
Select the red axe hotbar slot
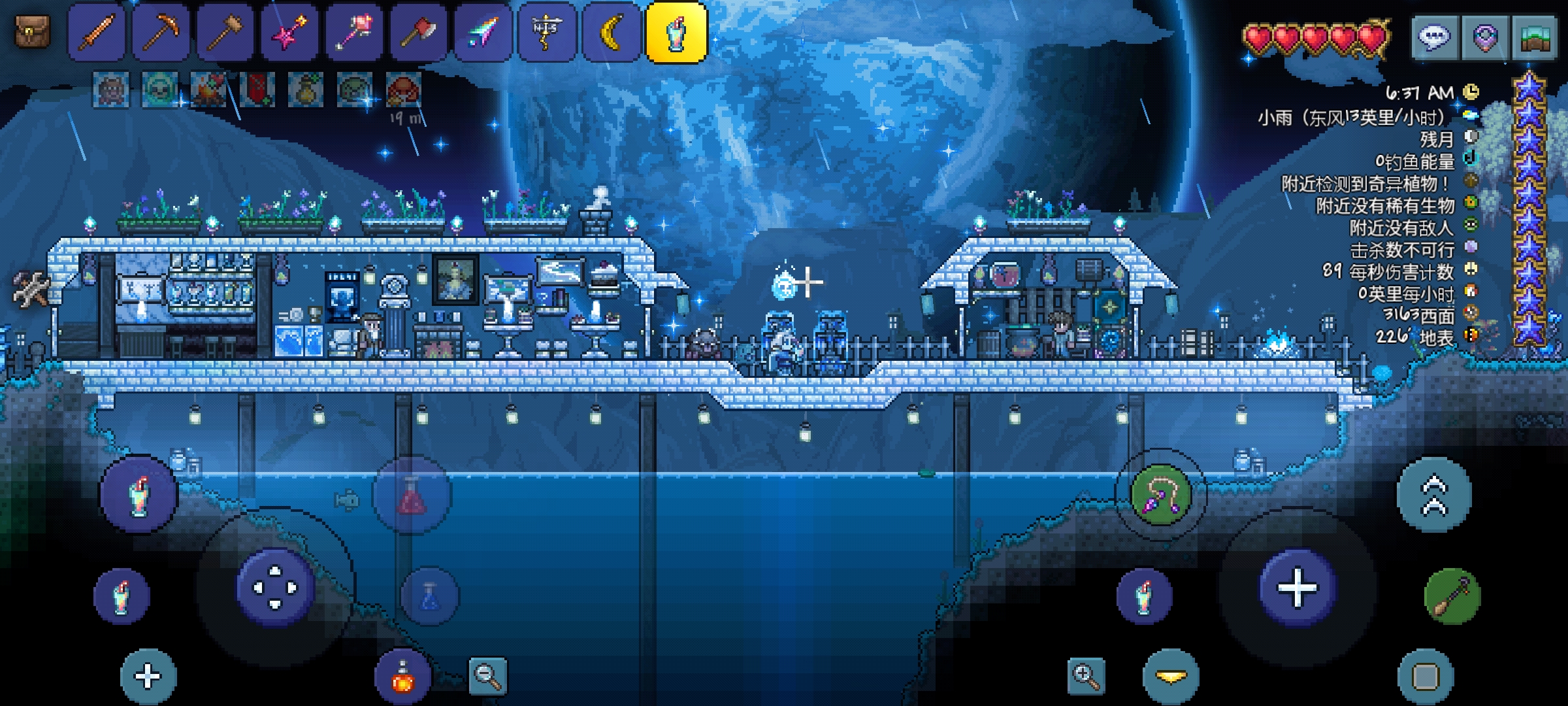(x=419, y=31)
